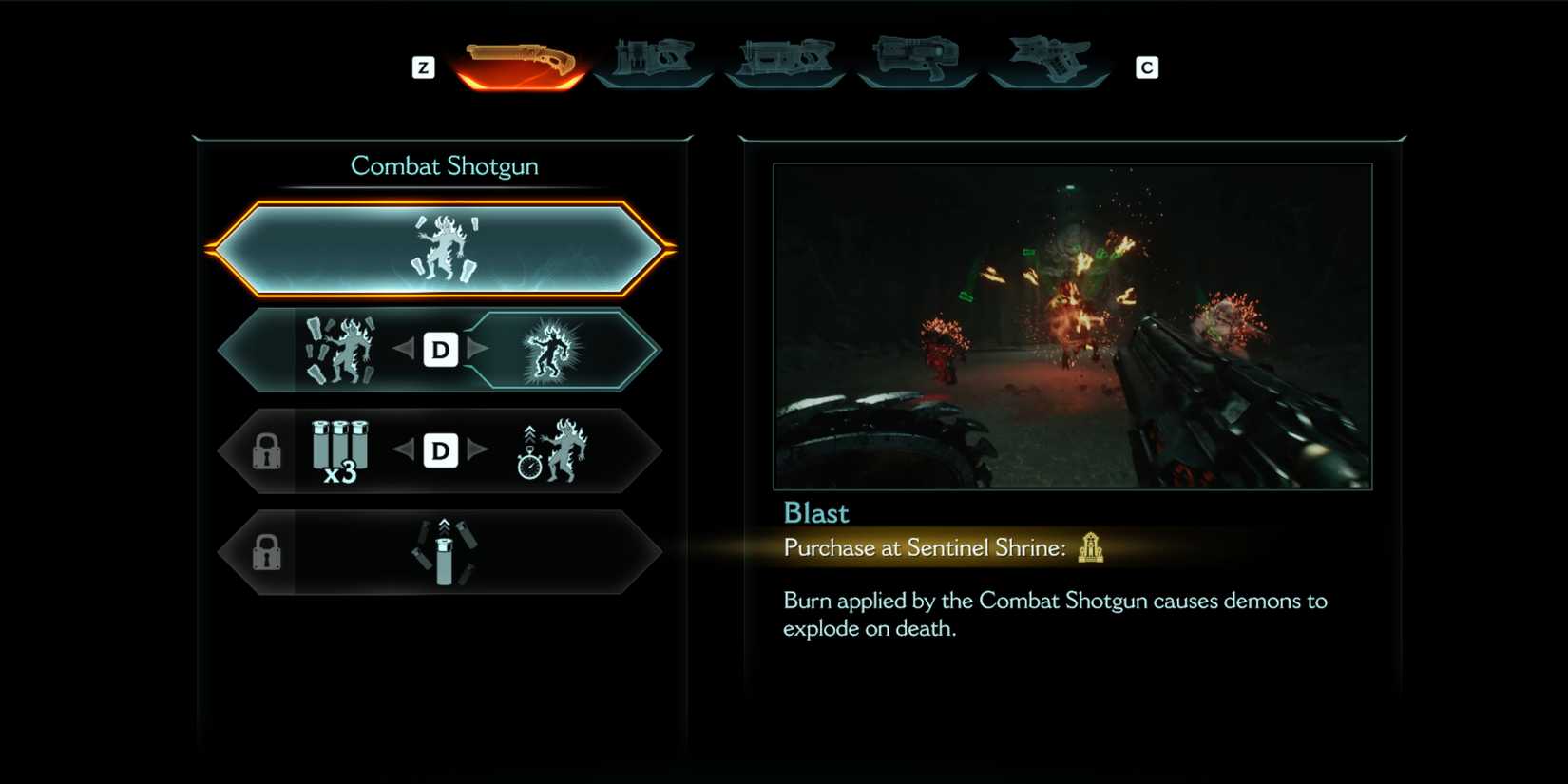
Task: Click the Blast heading text
Action: (814, 513)
